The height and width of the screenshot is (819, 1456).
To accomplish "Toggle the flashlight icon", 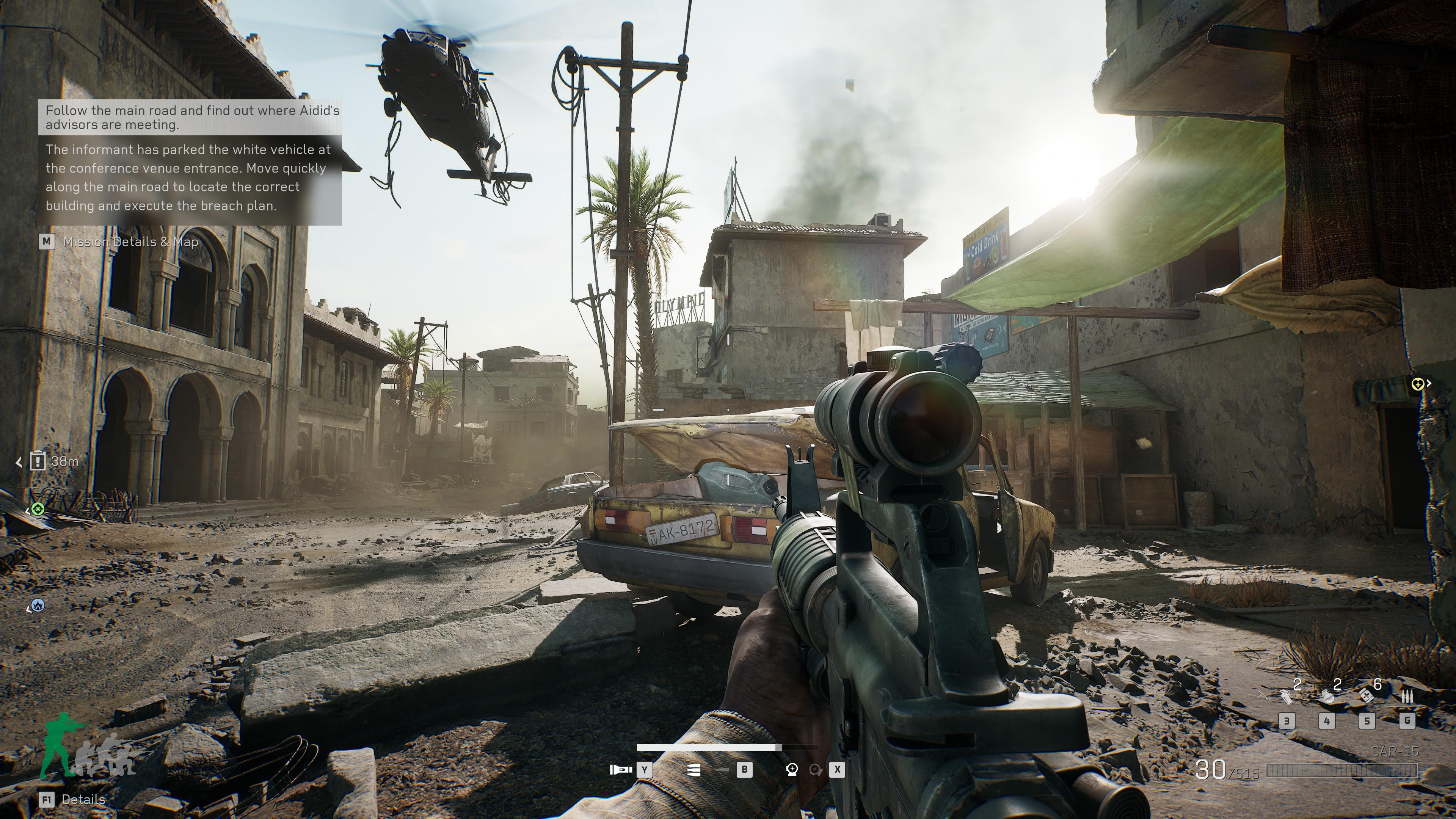I will tap(621, 769).
